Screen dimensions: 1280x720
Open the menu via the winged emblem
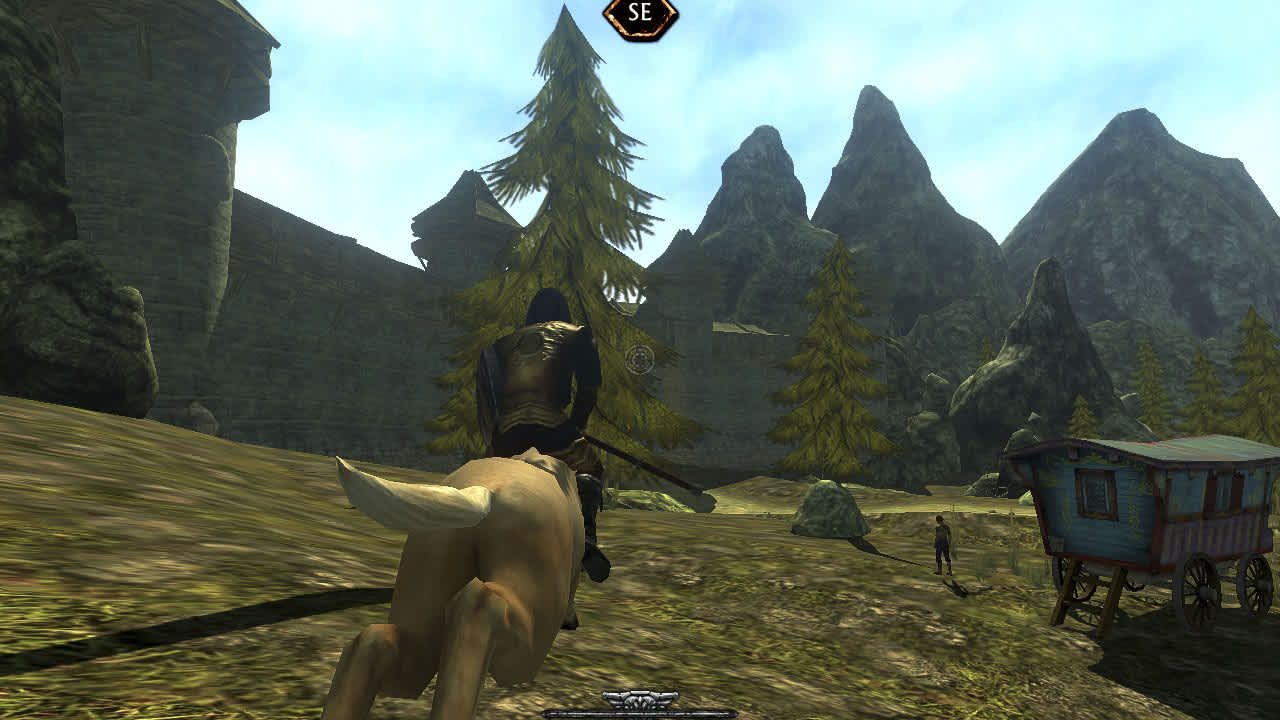640,701
